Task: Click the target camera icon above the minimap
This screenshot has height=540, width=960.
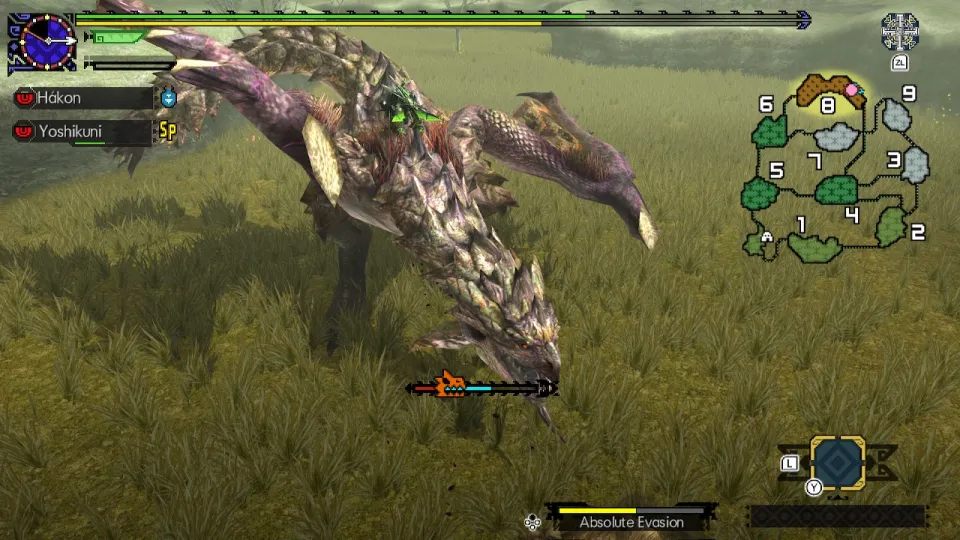Action: tap(900, 32)
